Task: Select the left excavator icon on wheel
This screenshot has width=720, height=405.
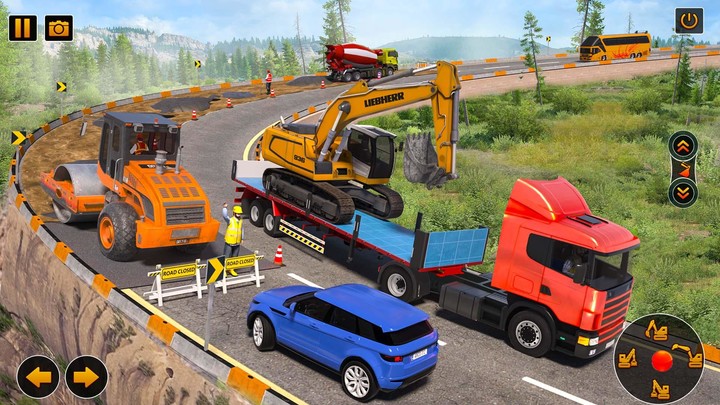Action: click(628, 357)
